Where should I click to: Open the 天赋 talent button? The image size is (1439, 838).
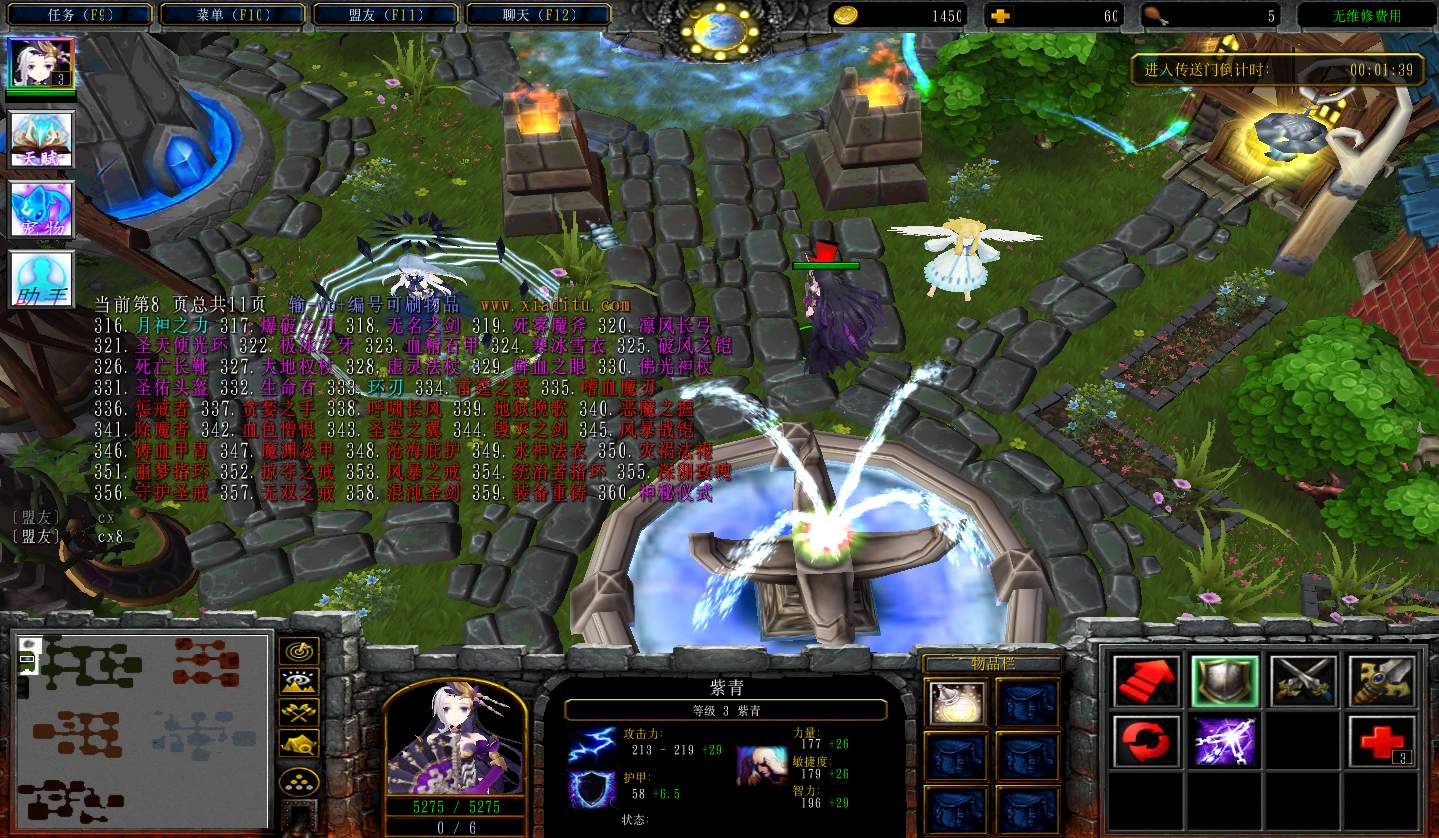coord(41,139)
